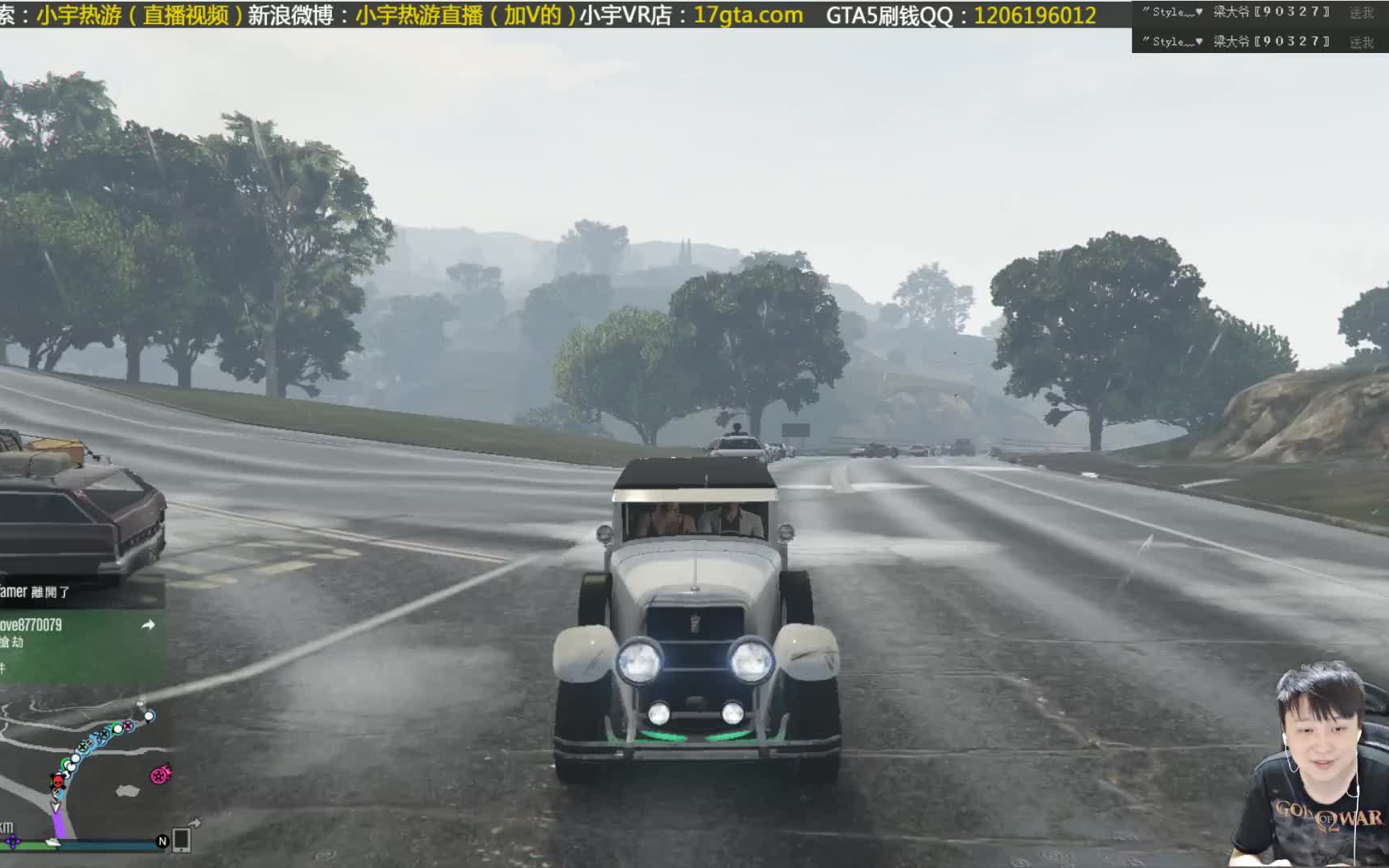The height and width of the screenshot is (868, 1389).
Task: Click the boat icon on the status bar
Action: point(53,842)
